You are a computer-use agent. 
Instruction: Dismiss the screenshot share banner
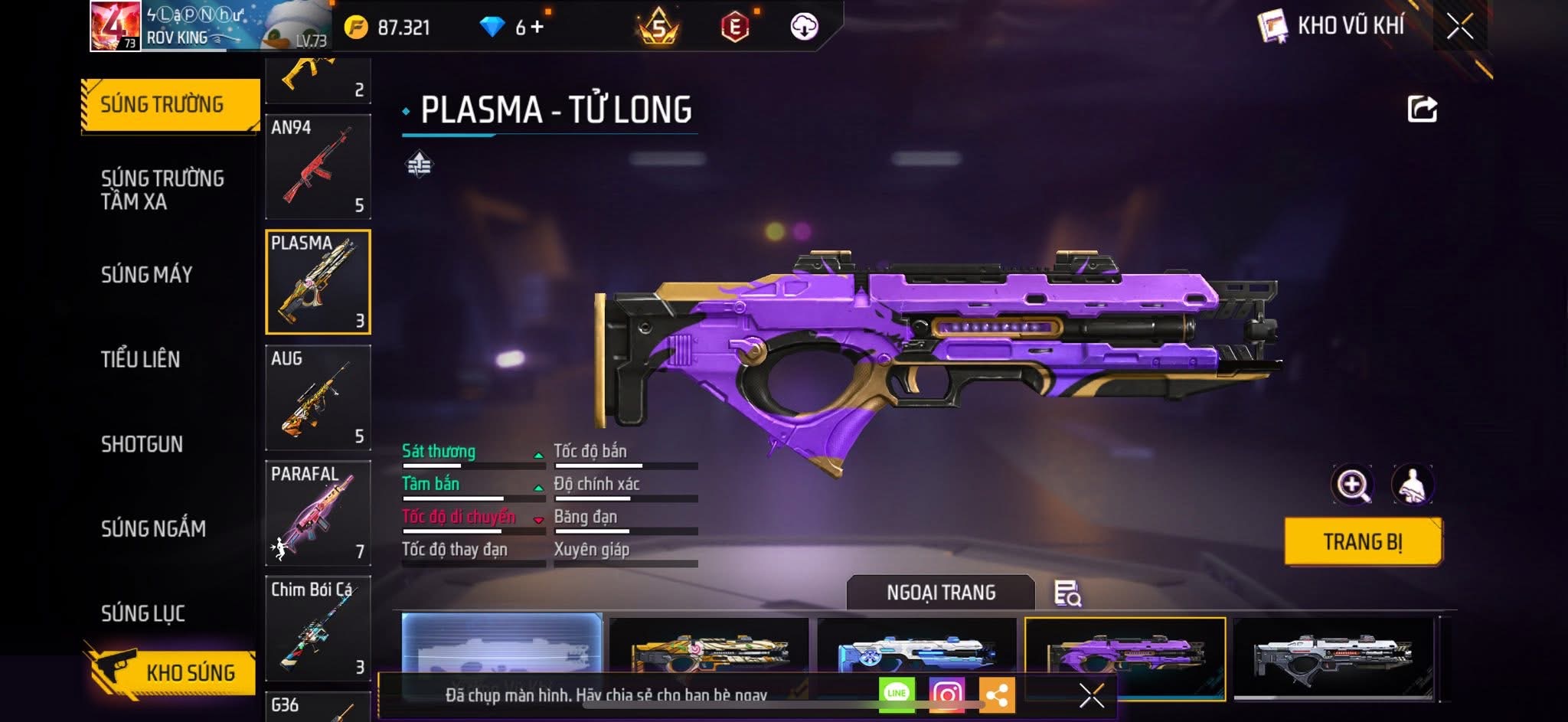coord(1091,695)
